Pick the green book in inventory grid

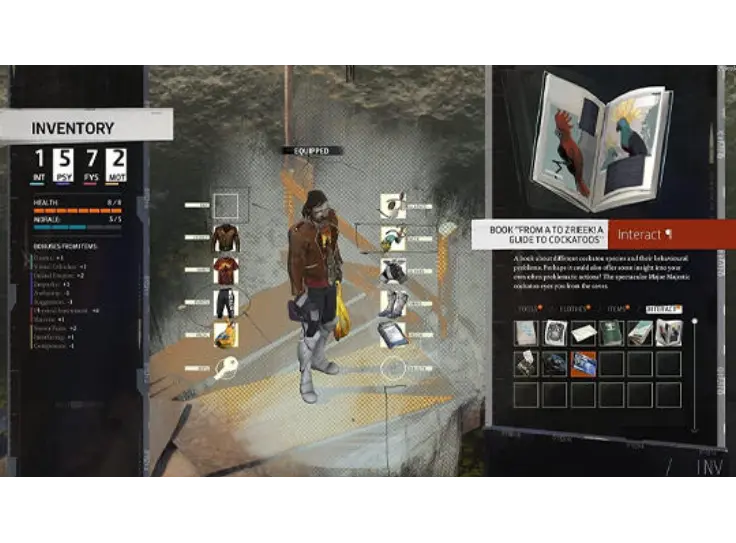tap(611, 333)
